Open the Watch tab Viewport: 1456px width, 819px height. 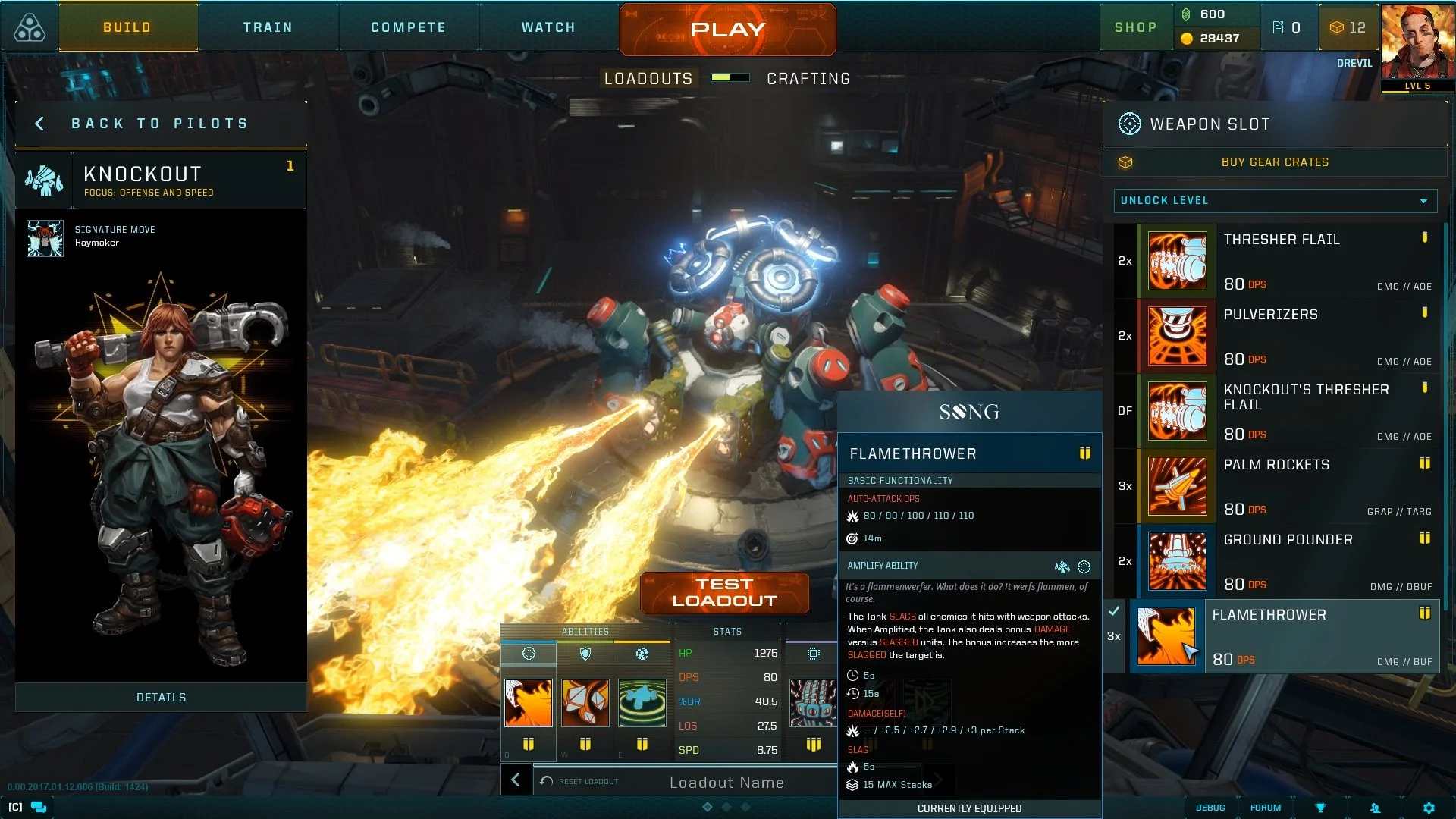[548, 27]
